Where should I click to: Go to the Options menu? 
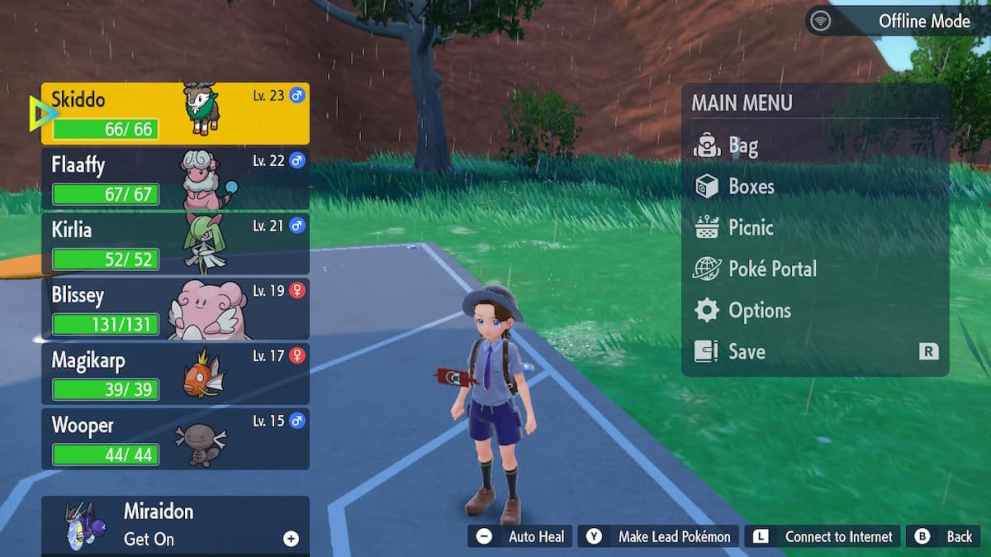tap(758, 311)
